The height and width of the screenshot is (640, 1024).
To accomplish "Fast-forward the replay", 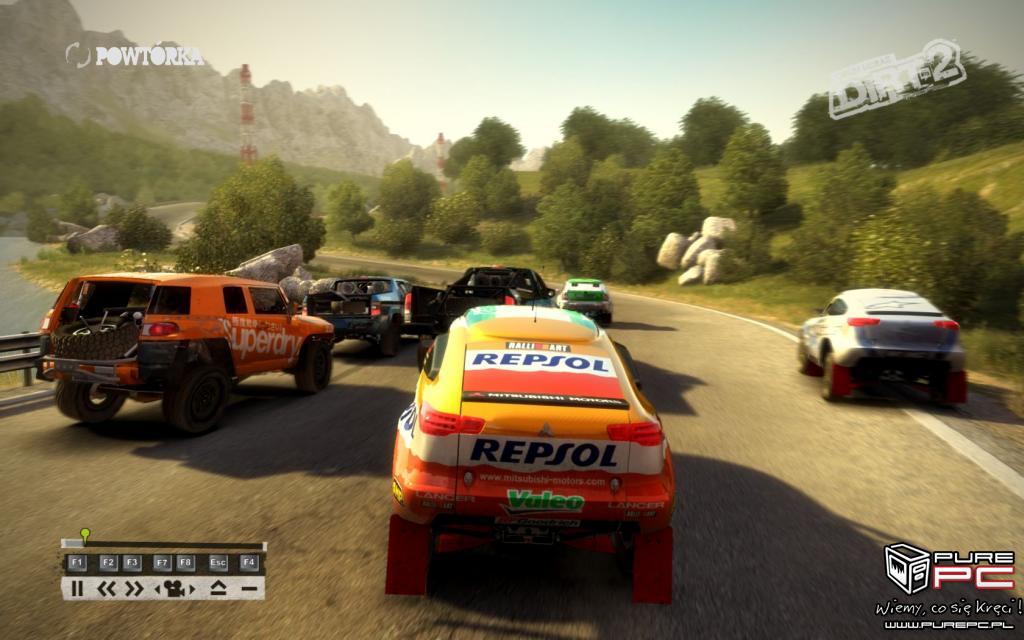I will coord(133,588).
